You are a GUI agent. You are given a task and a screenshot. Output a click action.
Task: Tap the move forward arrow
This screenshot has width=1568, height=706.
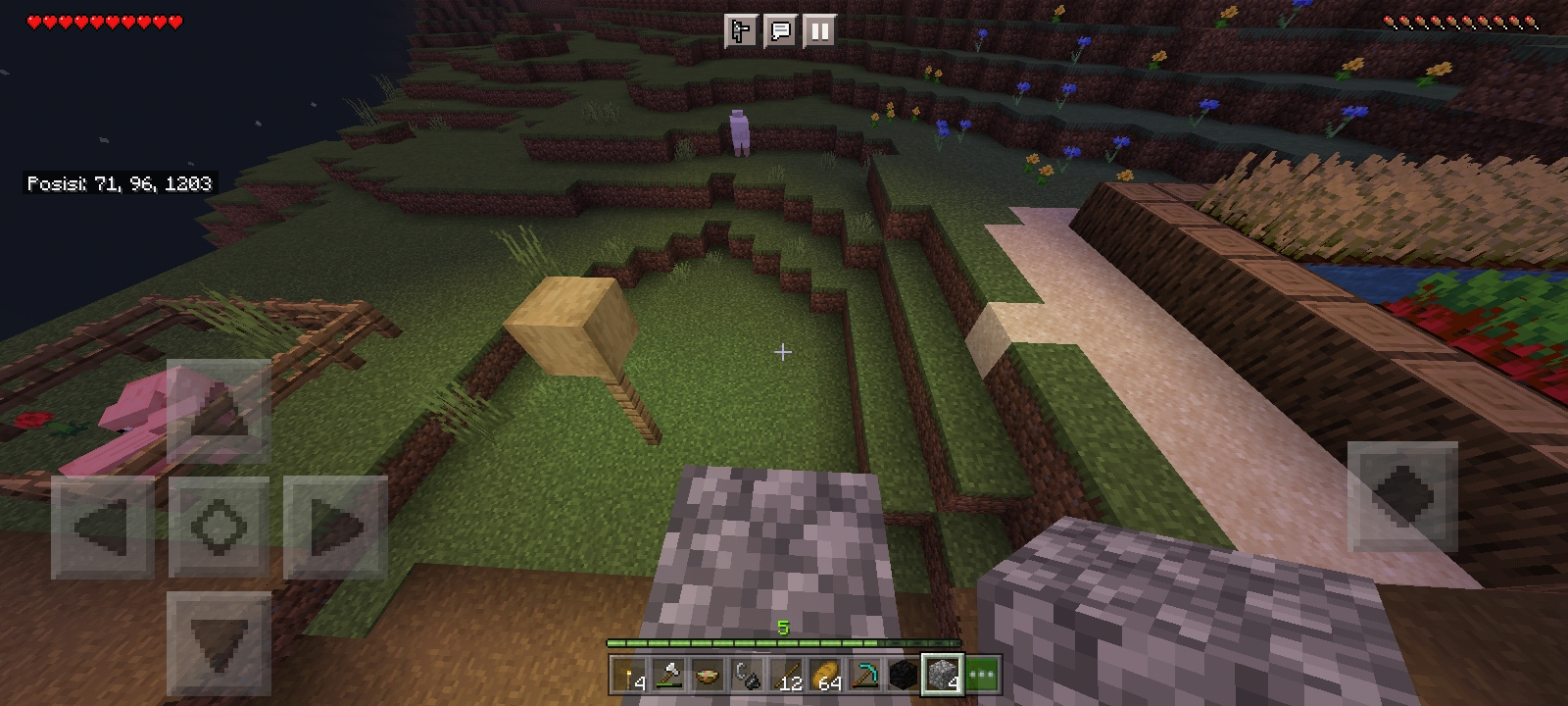click(x=219, y=411)
